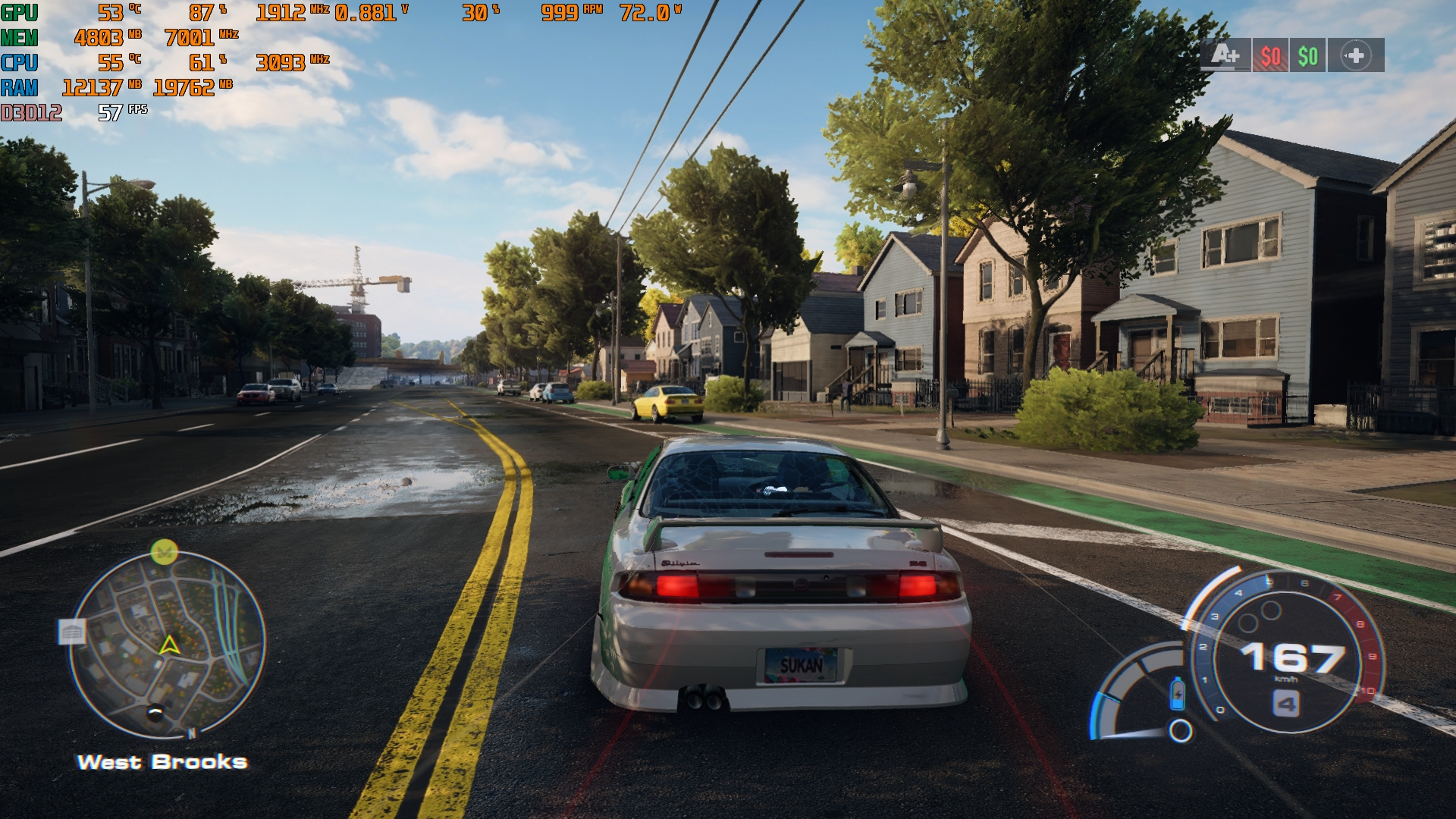
Task: Select the green $0 banked cash box
Action: coord(1307,55)
